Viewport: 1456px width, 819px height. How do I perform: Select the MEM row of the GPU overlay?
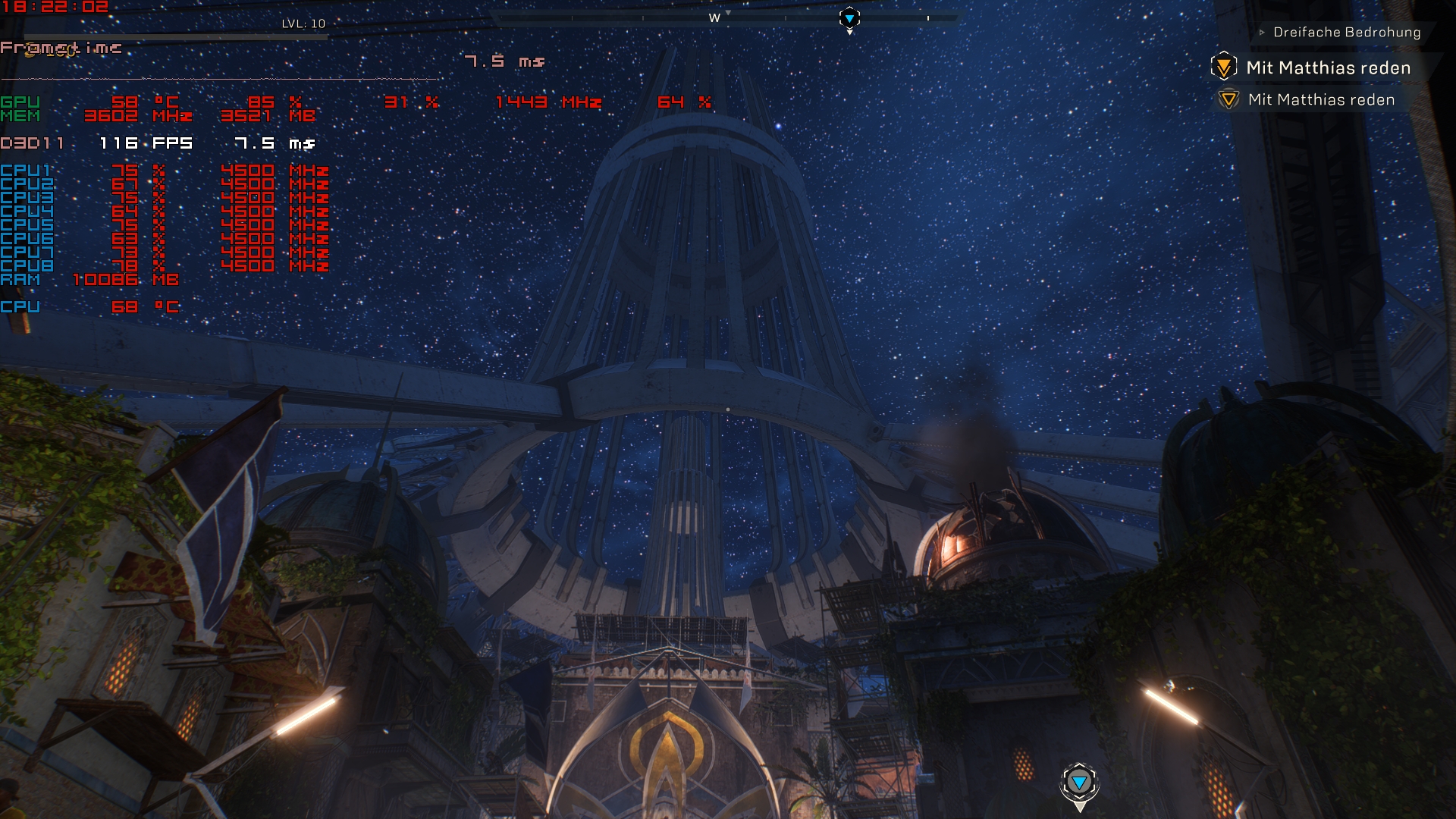coord(20,115)
